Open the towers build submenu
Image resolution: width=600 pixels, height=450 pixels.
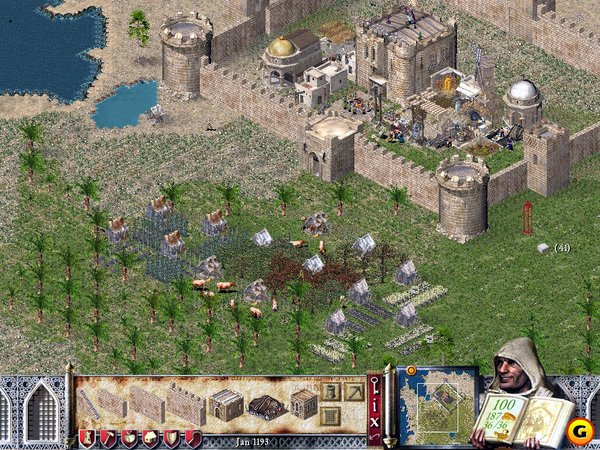click(x=331, y=390)
